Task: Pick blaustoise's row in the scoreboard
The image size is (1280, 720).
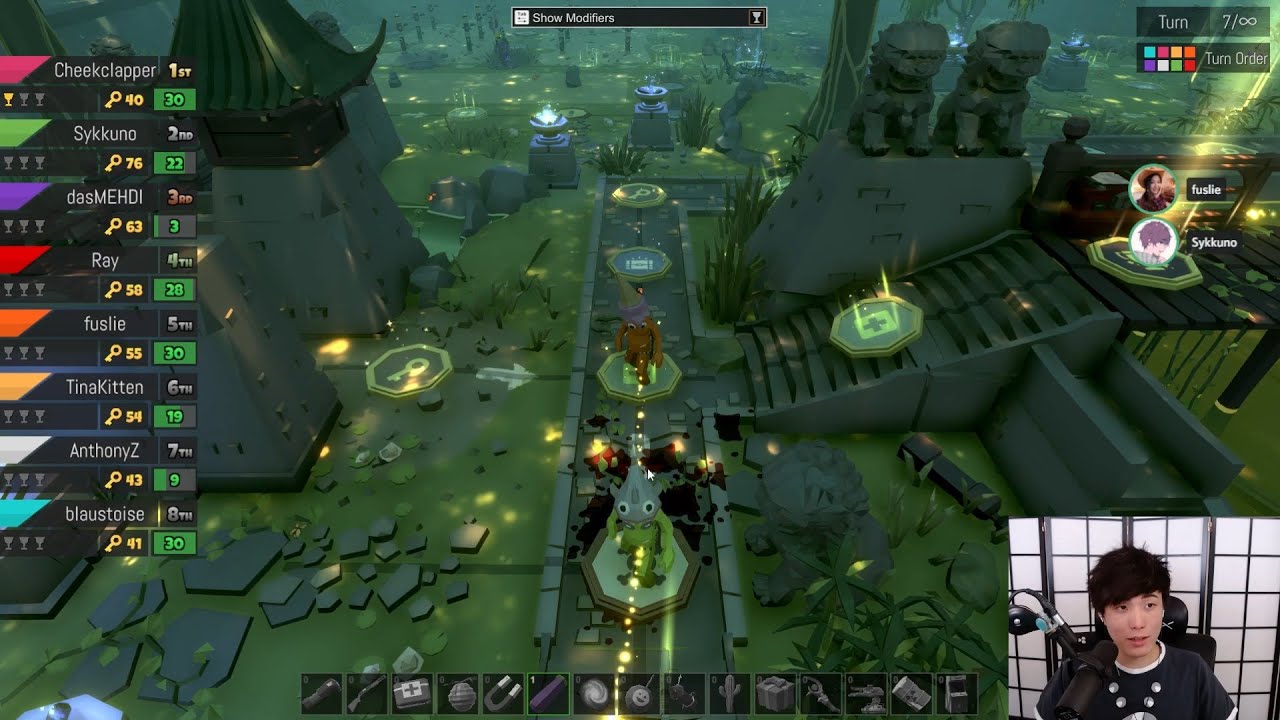Action: 98,528
